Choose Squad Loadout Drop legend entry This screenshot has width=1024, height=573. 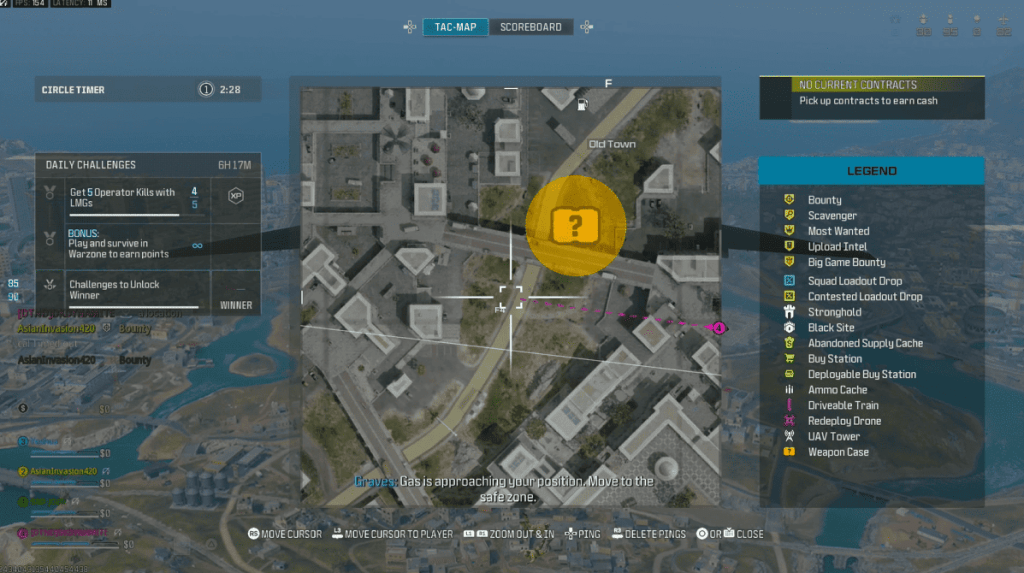click(x=855, y=281)
